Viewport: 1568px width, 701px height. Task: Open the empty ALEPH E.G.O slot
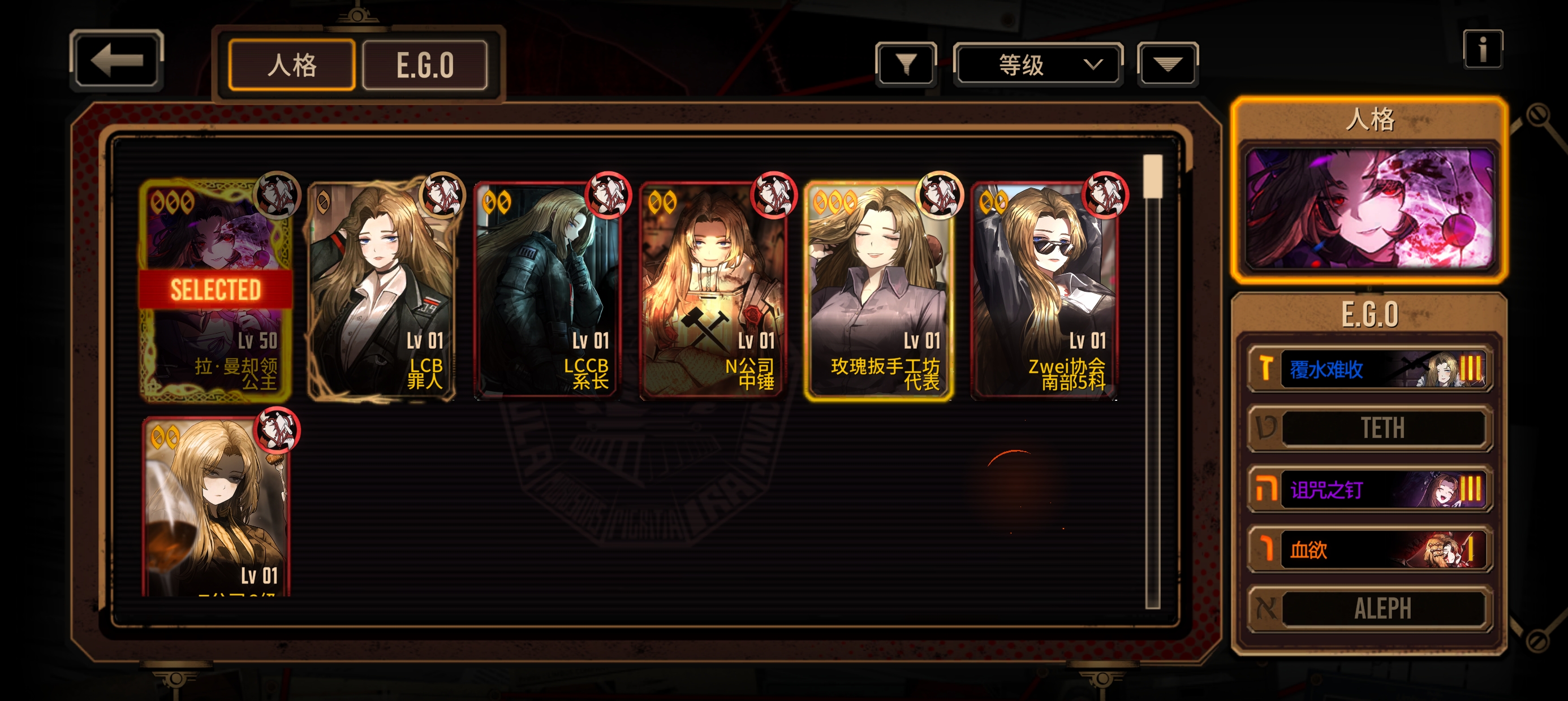tap(1369, 608)
